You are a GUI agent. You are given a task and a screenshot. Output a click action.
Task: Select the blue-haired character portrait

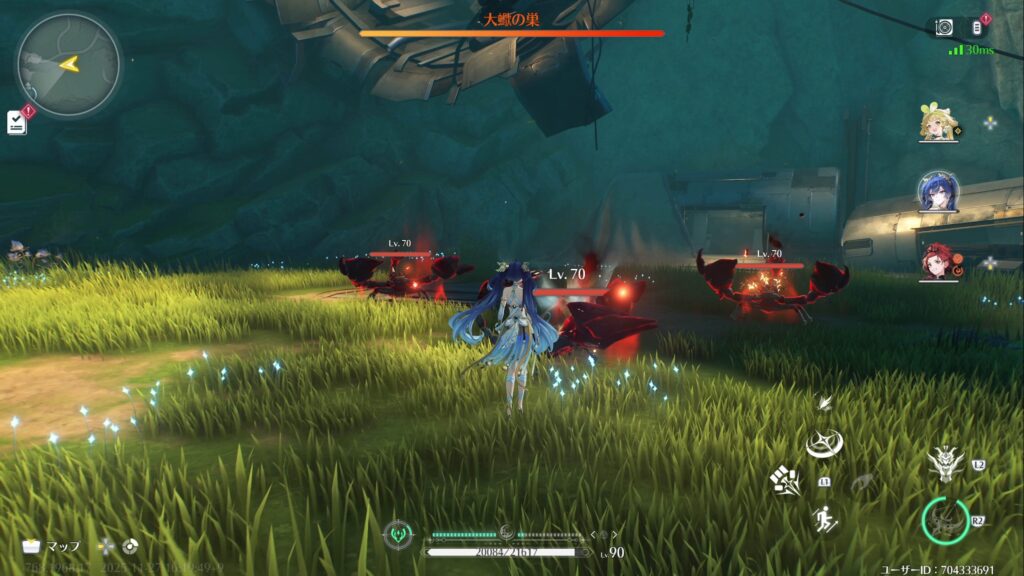point(939,191)
